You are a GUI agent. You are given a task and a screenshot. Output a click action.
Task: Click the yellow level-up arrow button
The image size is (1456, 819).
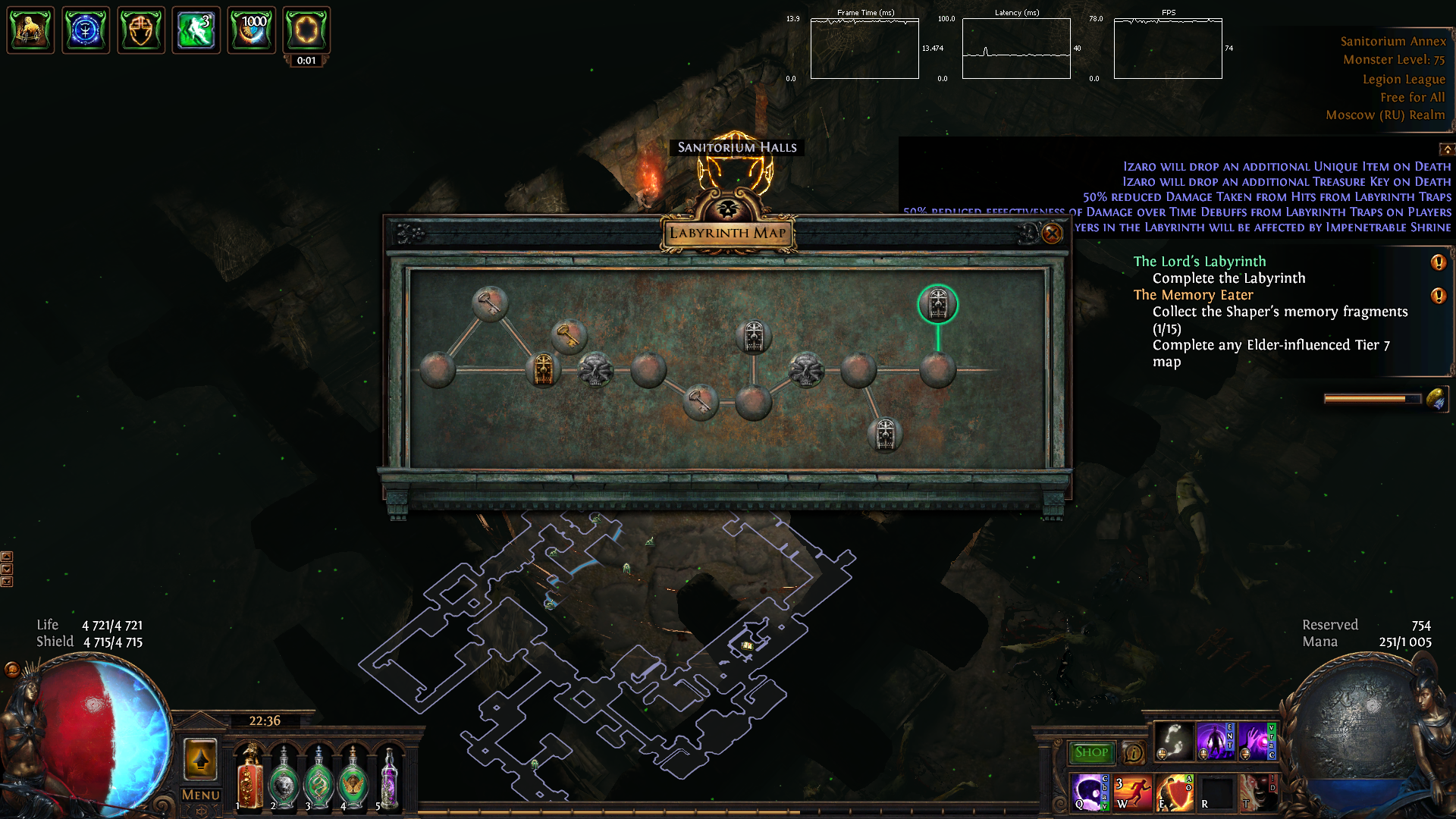coord(200,758)
